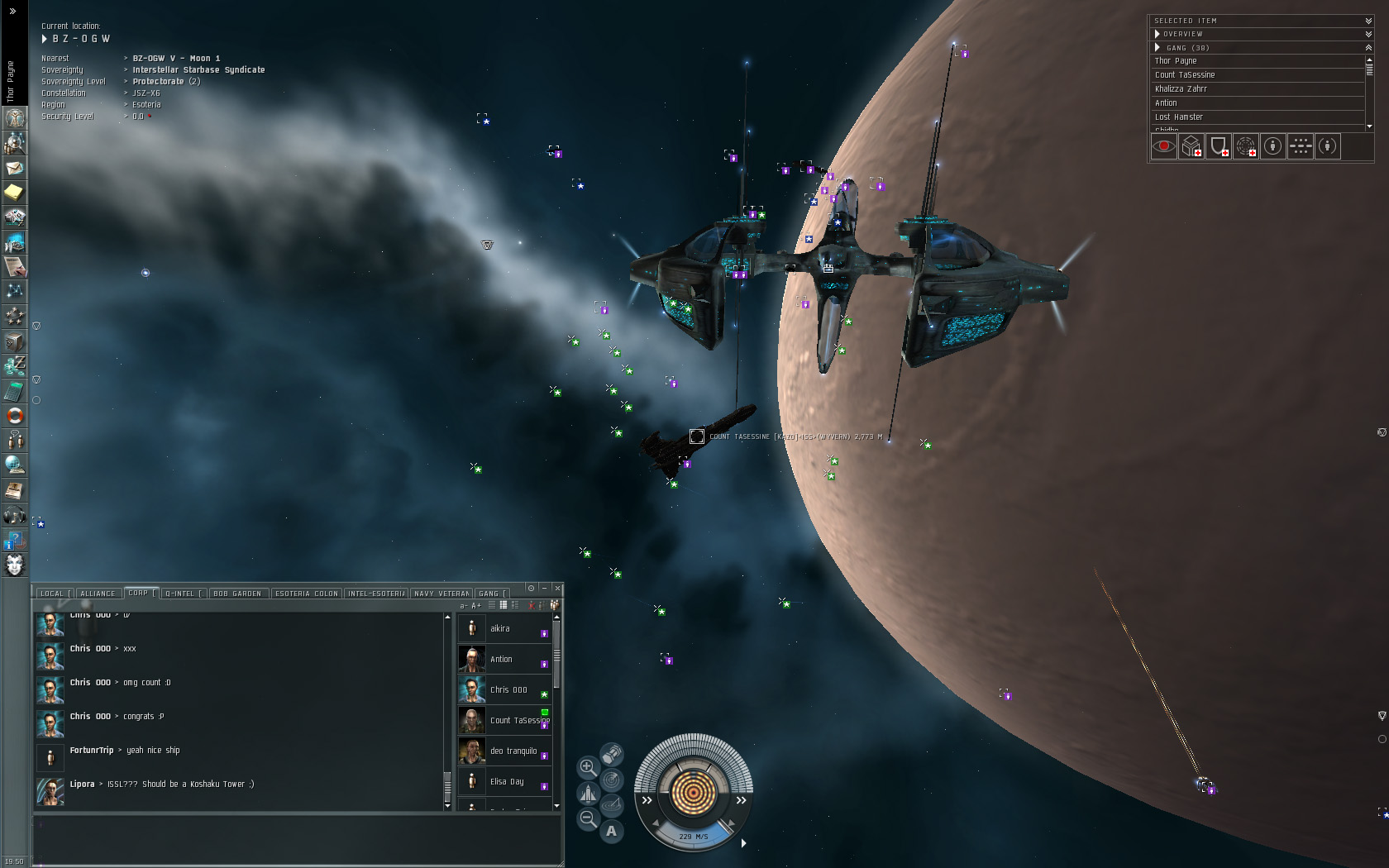
Task: Expand the Overview panel
Action: [x=1157, y=34]
